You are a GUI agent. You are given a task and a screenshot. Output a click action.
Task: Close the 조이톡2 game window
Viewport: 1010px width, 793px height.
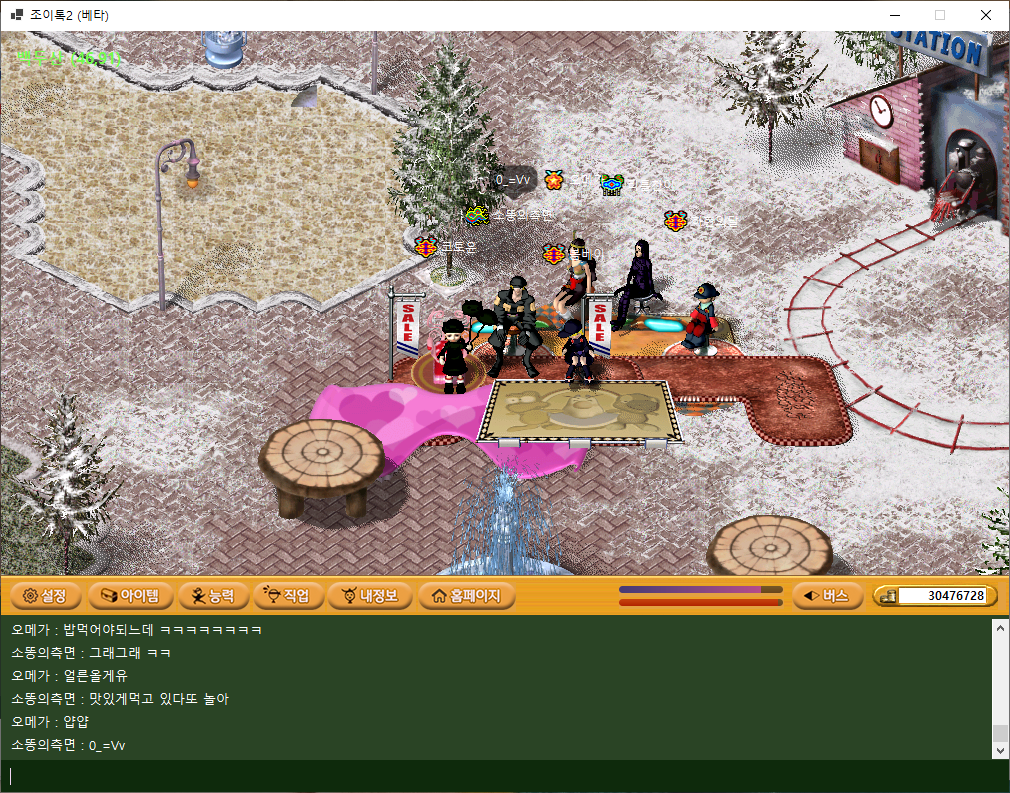pos(985,15)
